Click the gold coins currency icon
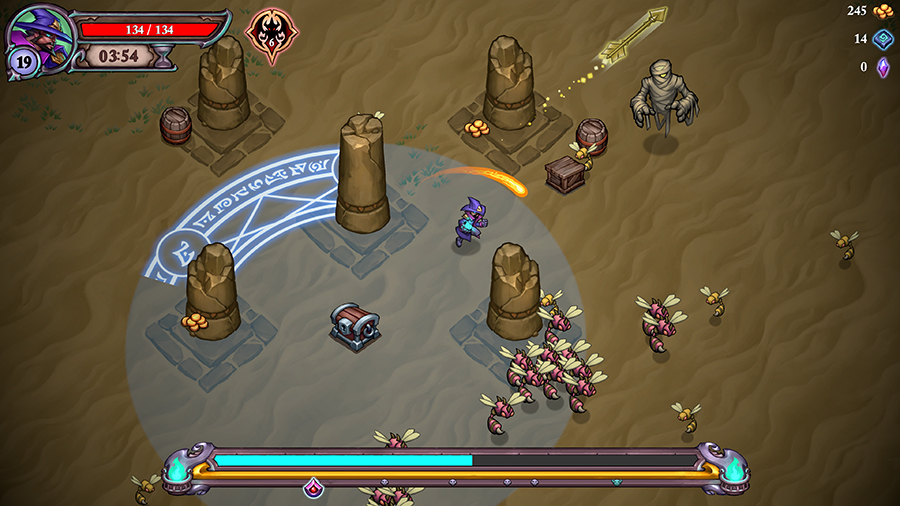The image size is (900, 506). 883,11
